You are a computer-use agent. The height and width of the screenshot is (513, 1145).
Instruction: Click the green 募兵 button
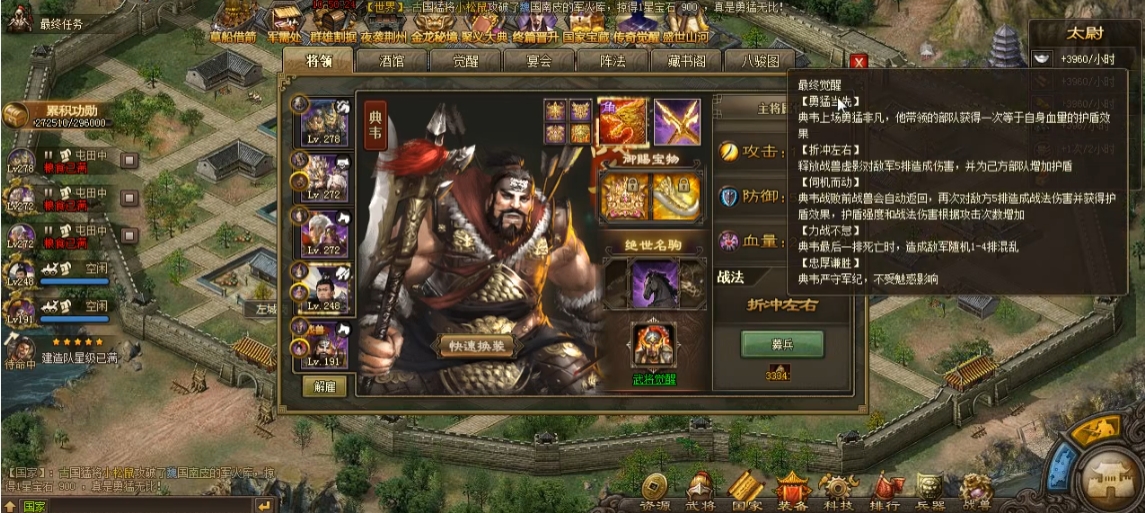coord(781,343)
